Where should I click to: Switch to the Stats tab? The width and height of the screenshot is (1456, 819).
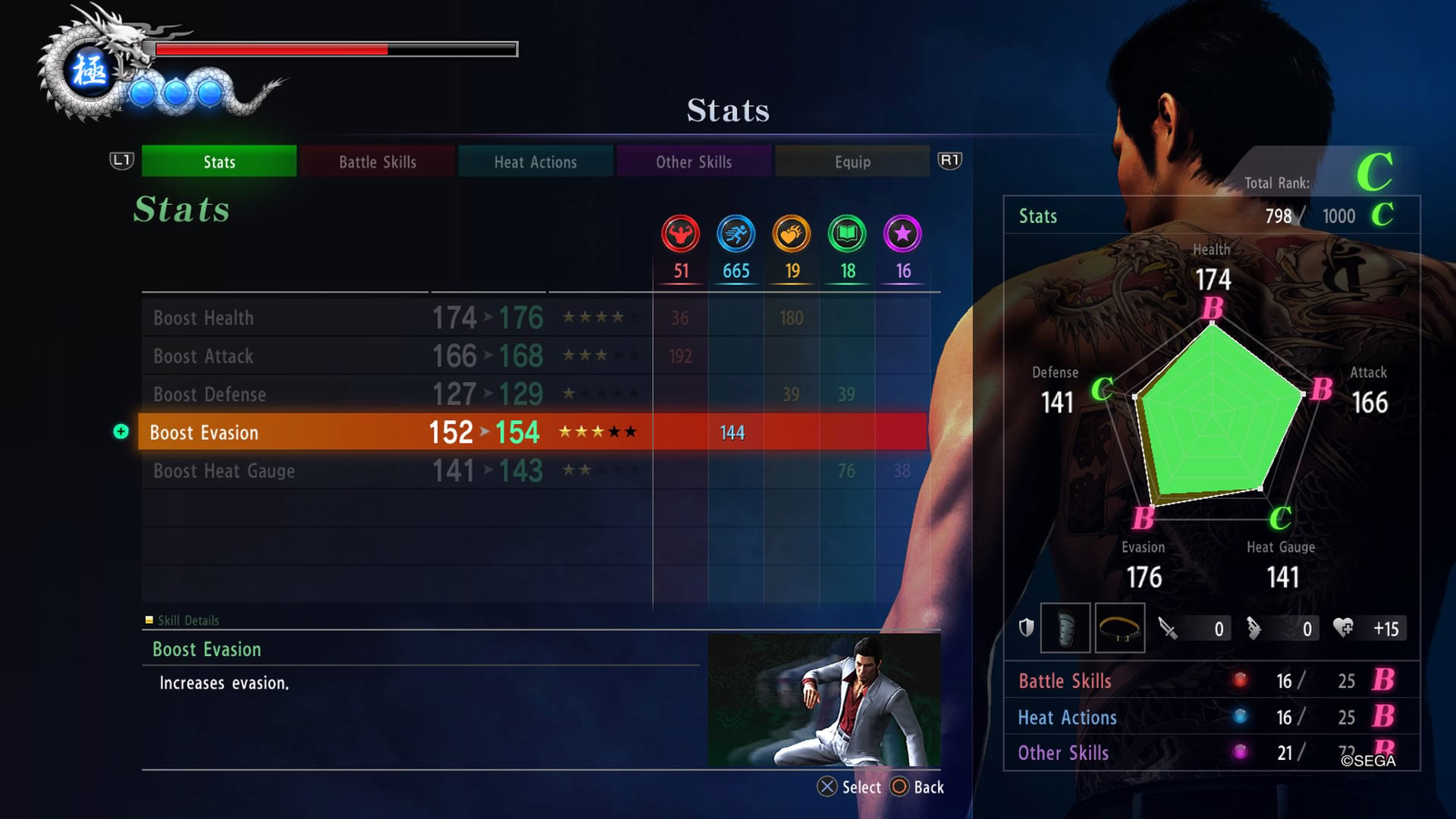click(x=219, y=162)
